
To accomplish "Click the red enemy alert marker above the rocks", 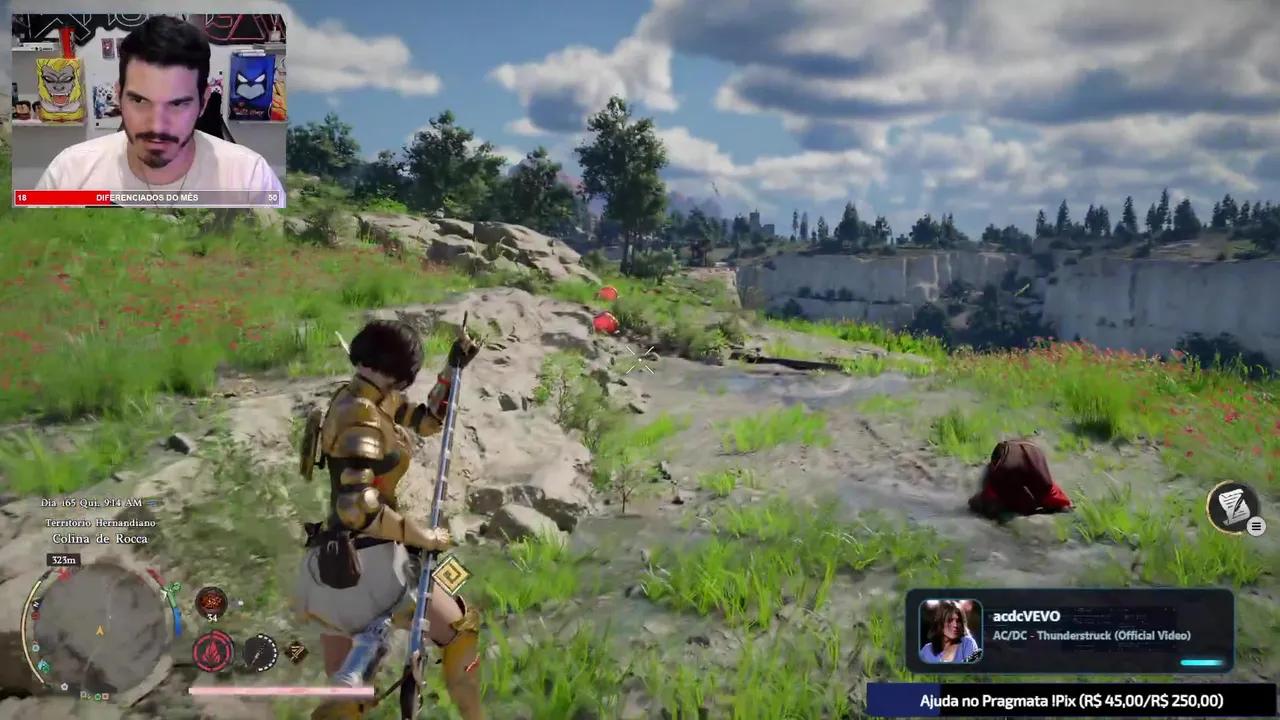I will [606, 294].
